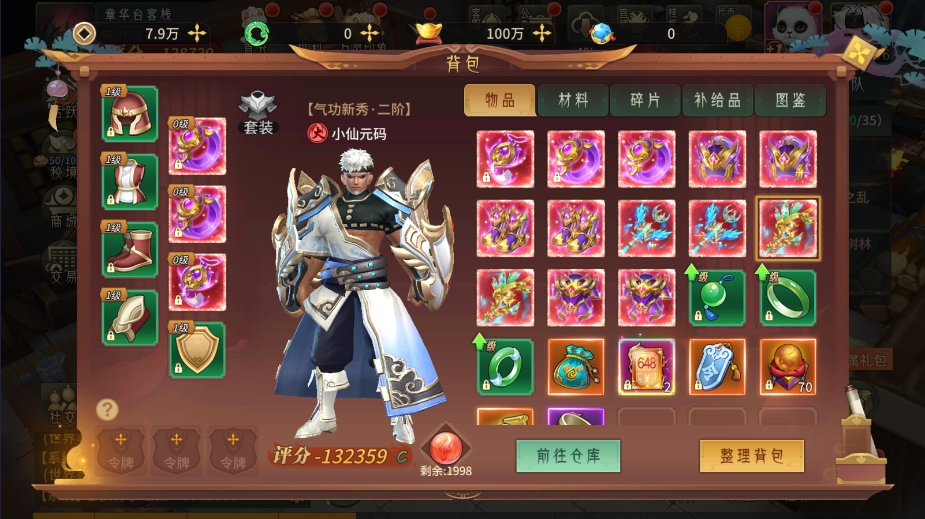Select the equipped gauntlet slot
Viewport: 925px width, 519px height.
[x=130, y=317]
